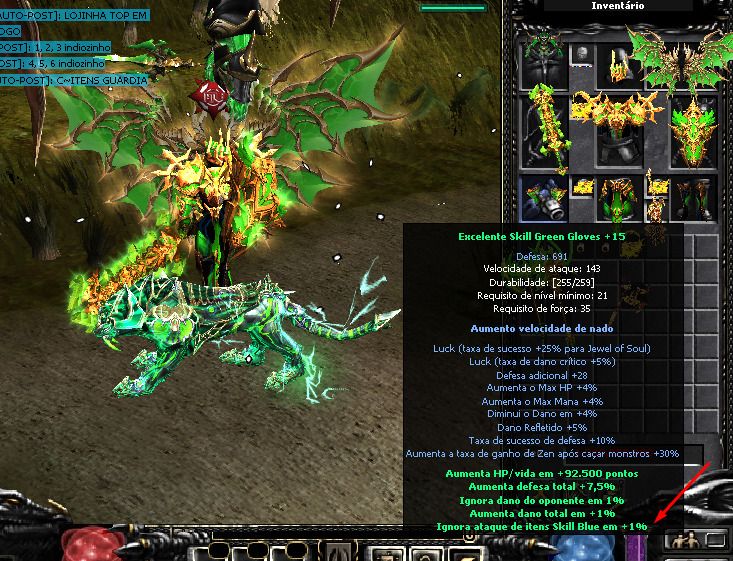Click the green pants equipment slot
The width and height of the screenshot is (733, 561).
click(620, 200)
